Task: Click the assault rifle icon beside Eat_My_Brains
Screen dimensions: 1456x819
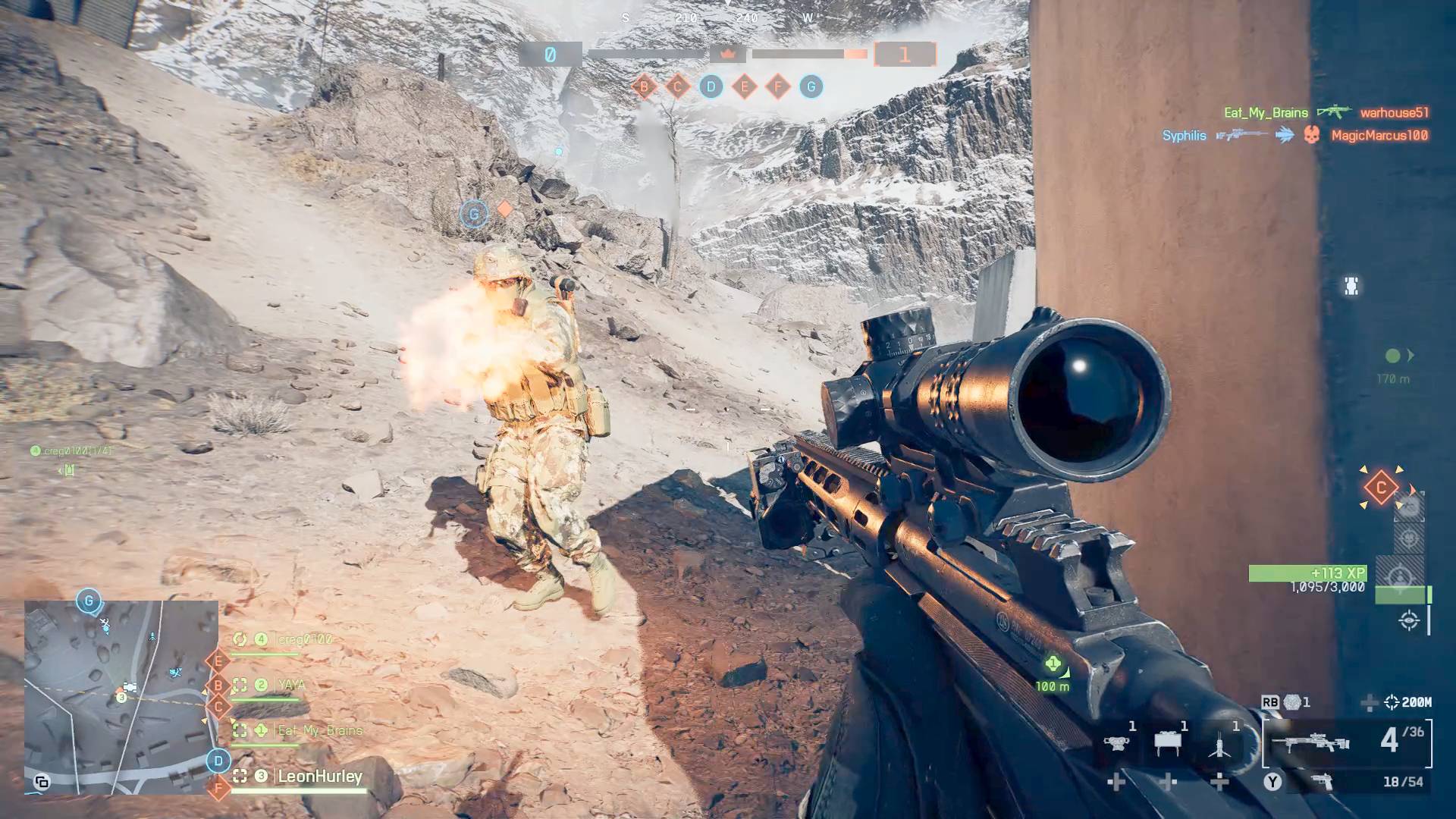Action: [x=1335, y=111]
